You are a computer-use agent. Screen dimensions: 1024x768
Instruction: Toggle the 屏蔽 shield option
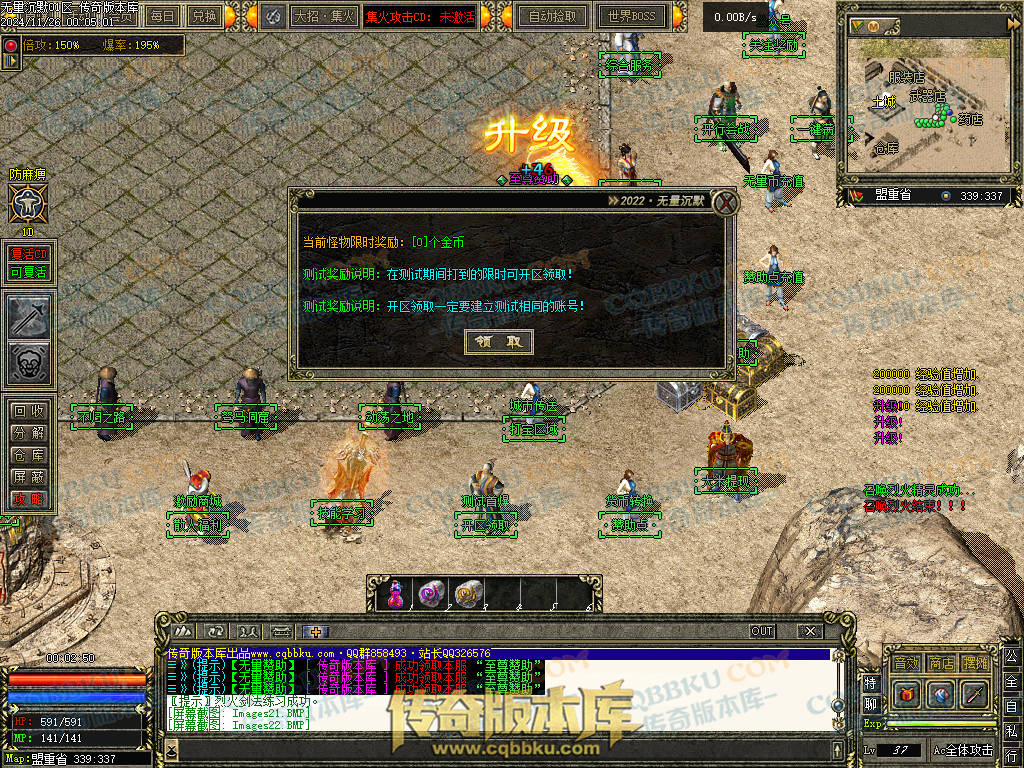(27, 477)
